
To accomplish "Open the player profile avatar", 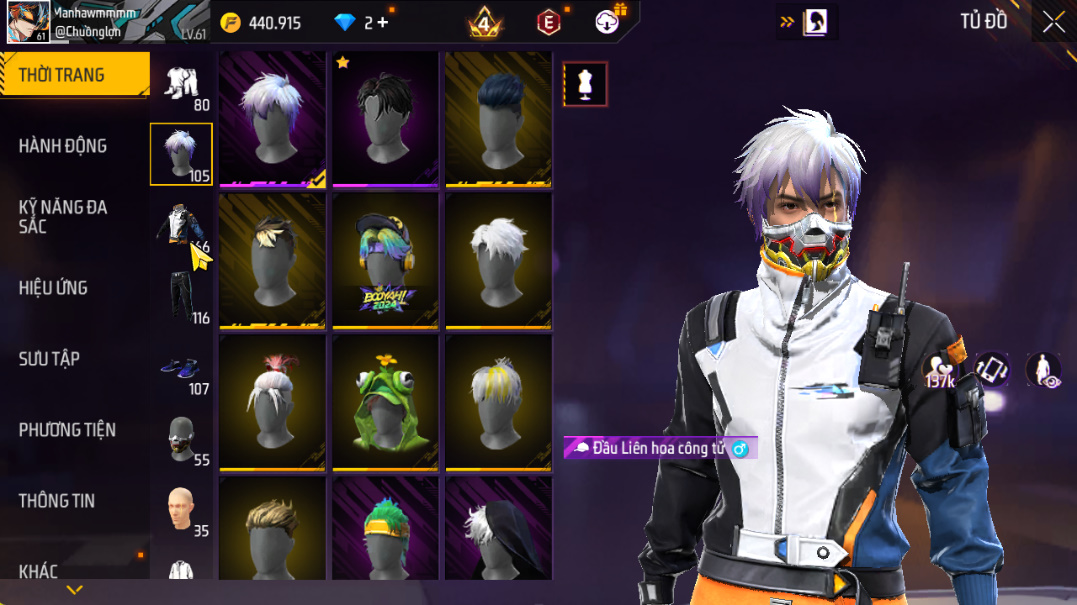I will point(28,22).
